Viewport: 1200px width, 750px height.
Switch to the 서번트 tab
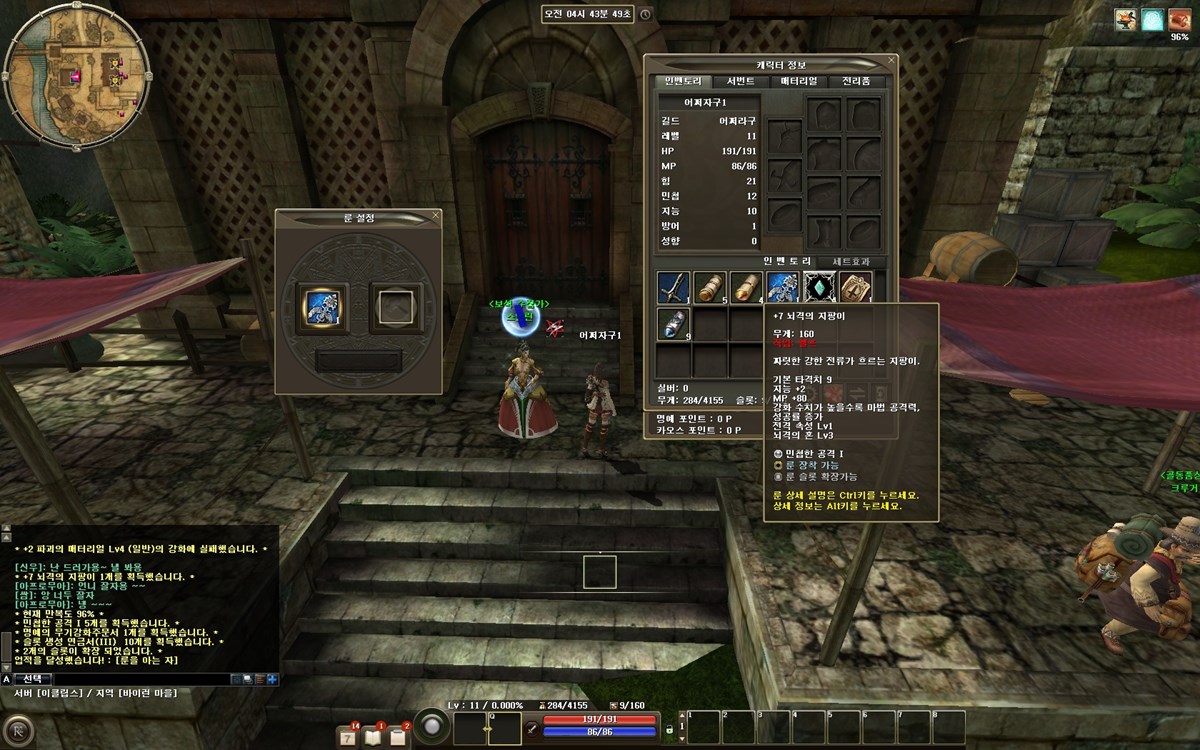point(741,81)
